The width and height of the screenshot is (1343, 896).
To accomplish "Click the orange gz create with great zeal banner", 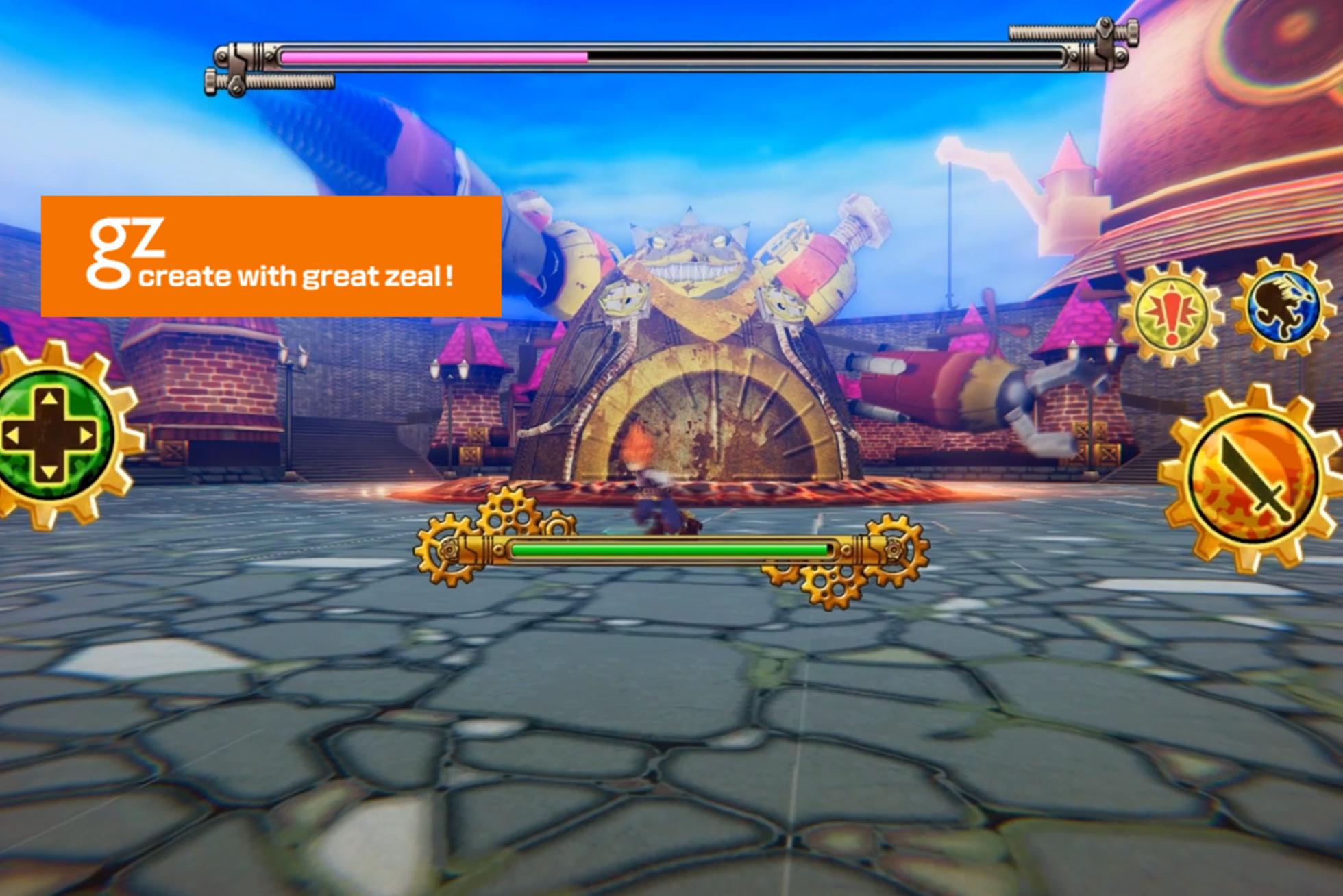I will click(x=271, y=256).
